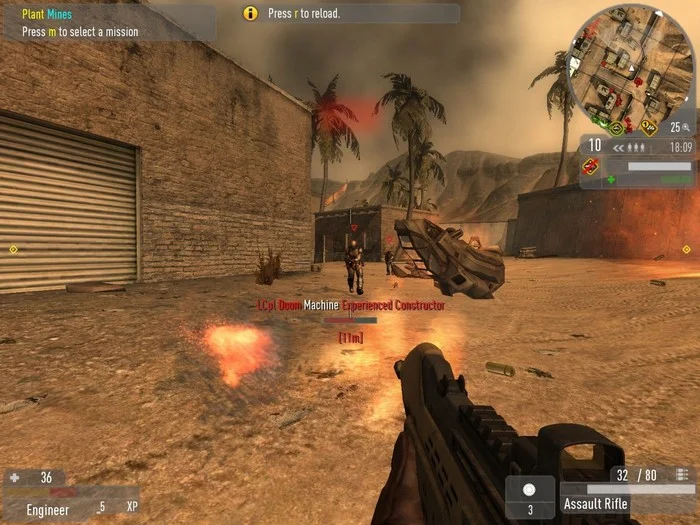Click the yellow info icon by reload tip
Viewport: 700px width, 525px height.
pyautogui.click(x=251, y=14)
